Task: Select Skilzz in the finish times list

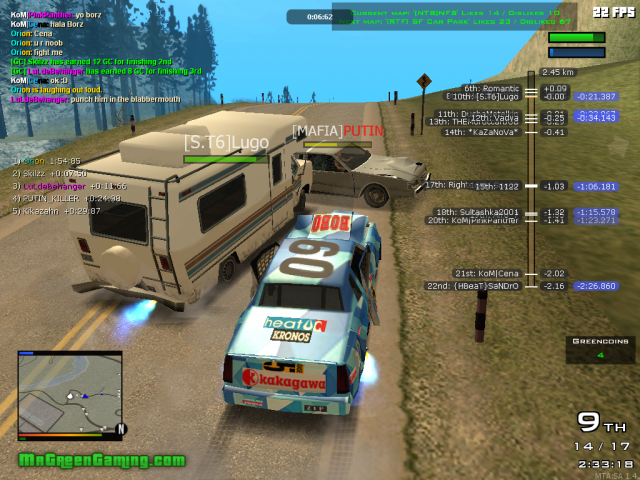Action: pyautogui.click(x=52, y=173)
